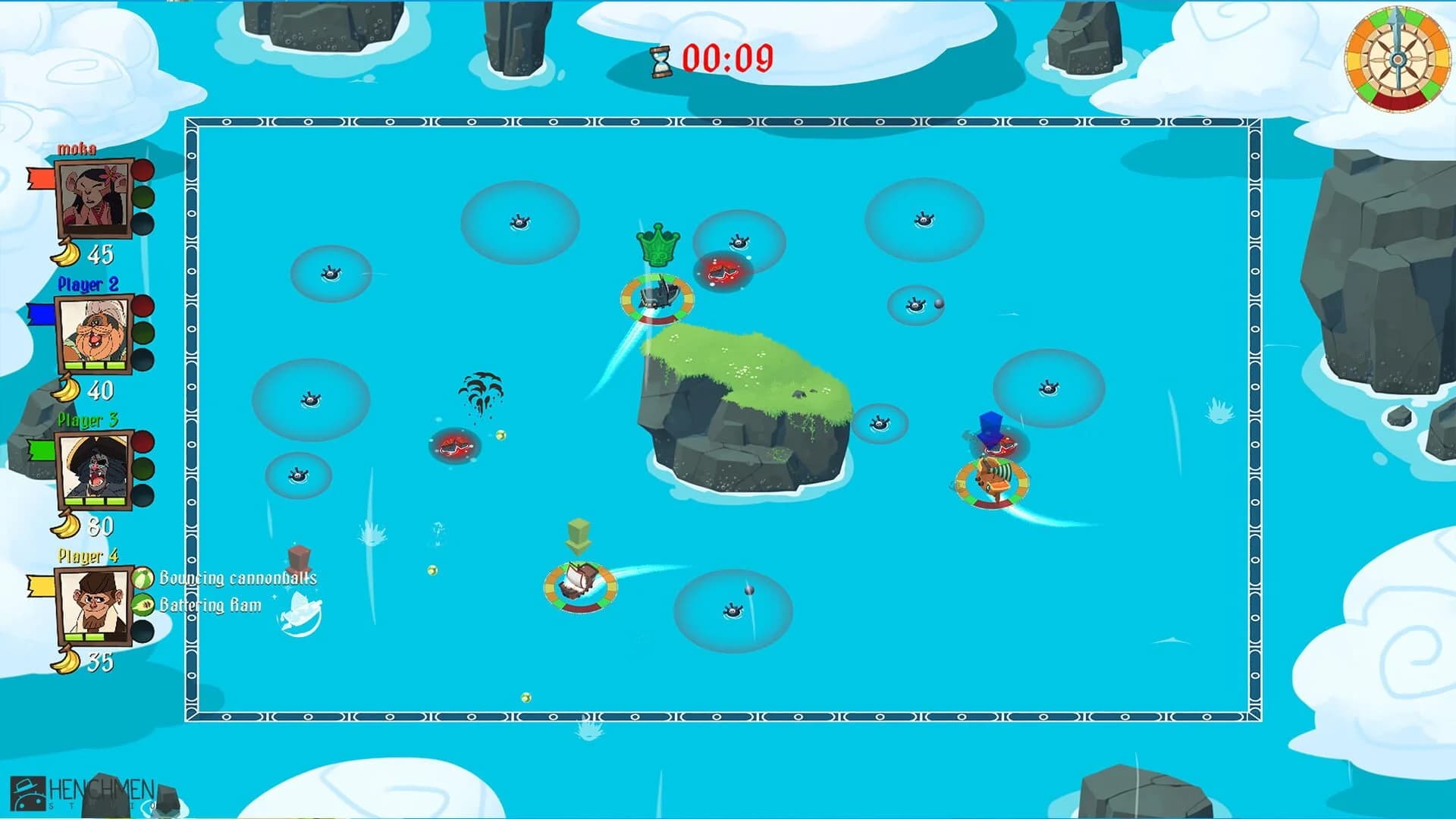The width and height of the screenshot is (1456, 819).
Task: Open moka's banana counter icon
Action: (x=68, y=253)
